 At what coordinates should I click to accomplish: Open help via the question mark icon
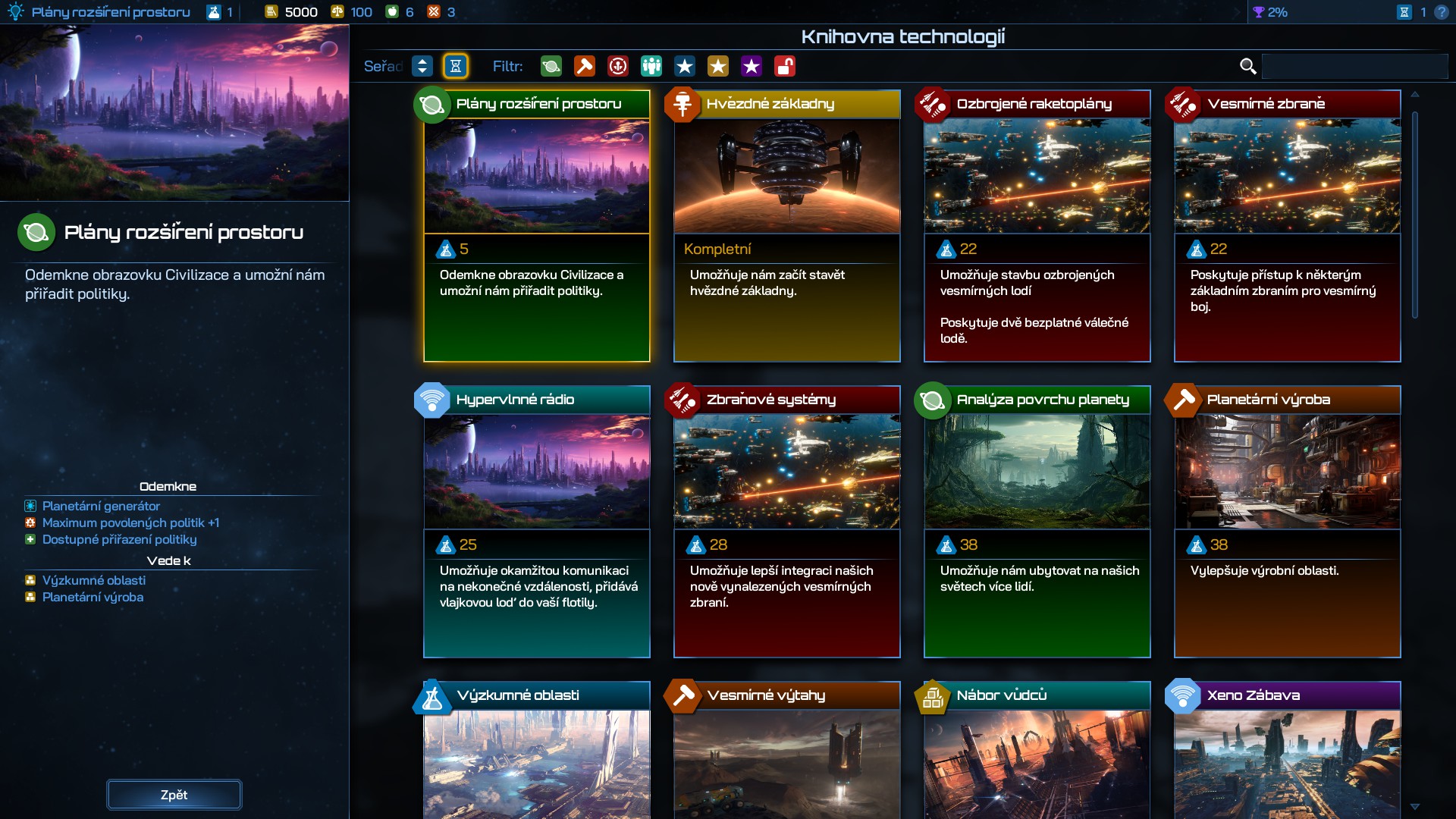[x=1442, y=12]
